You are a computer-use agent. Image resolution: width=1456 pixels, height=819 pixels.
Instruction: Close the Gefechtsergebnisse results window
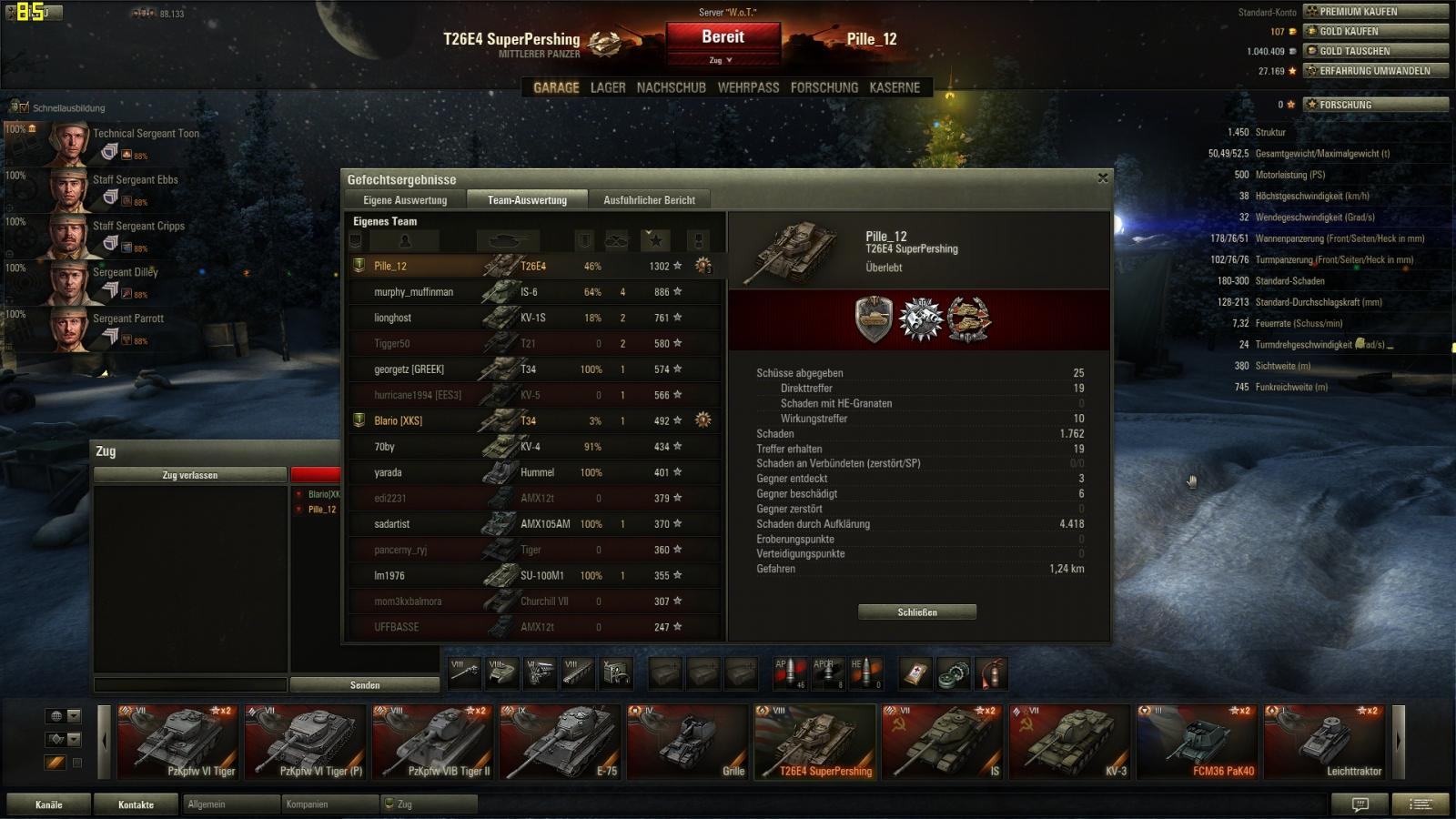coord(1103,178)
